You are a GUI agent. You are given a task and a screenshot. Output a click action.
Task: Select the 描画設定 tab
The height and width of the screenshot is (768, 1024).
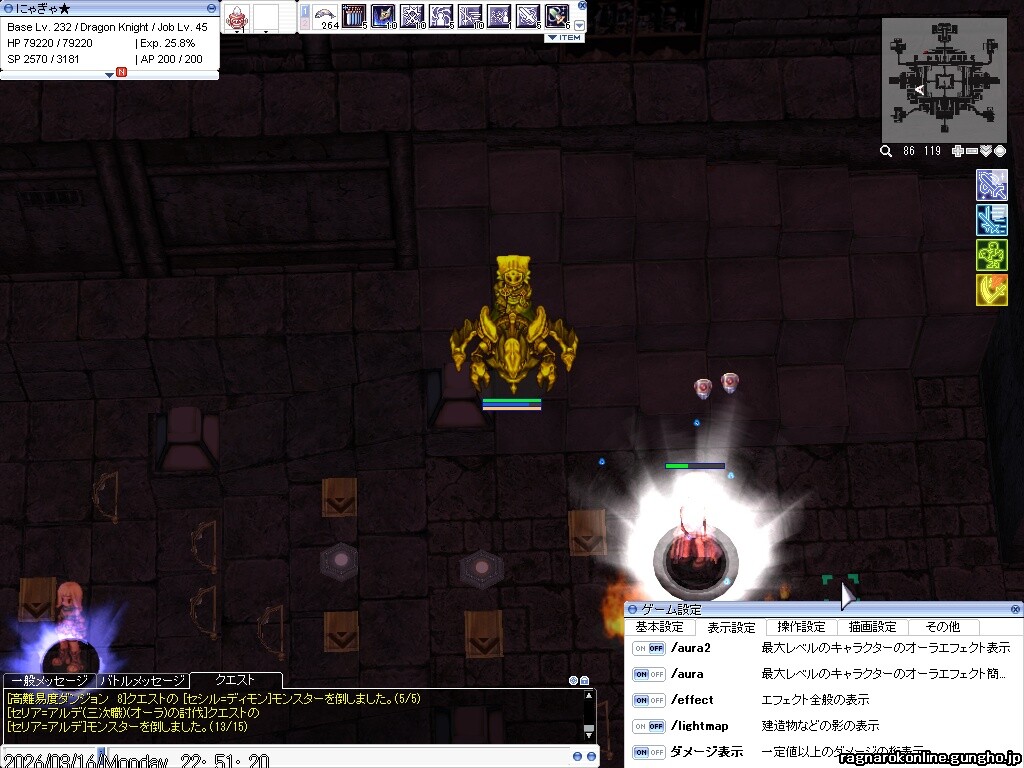[x=872, y=627]
